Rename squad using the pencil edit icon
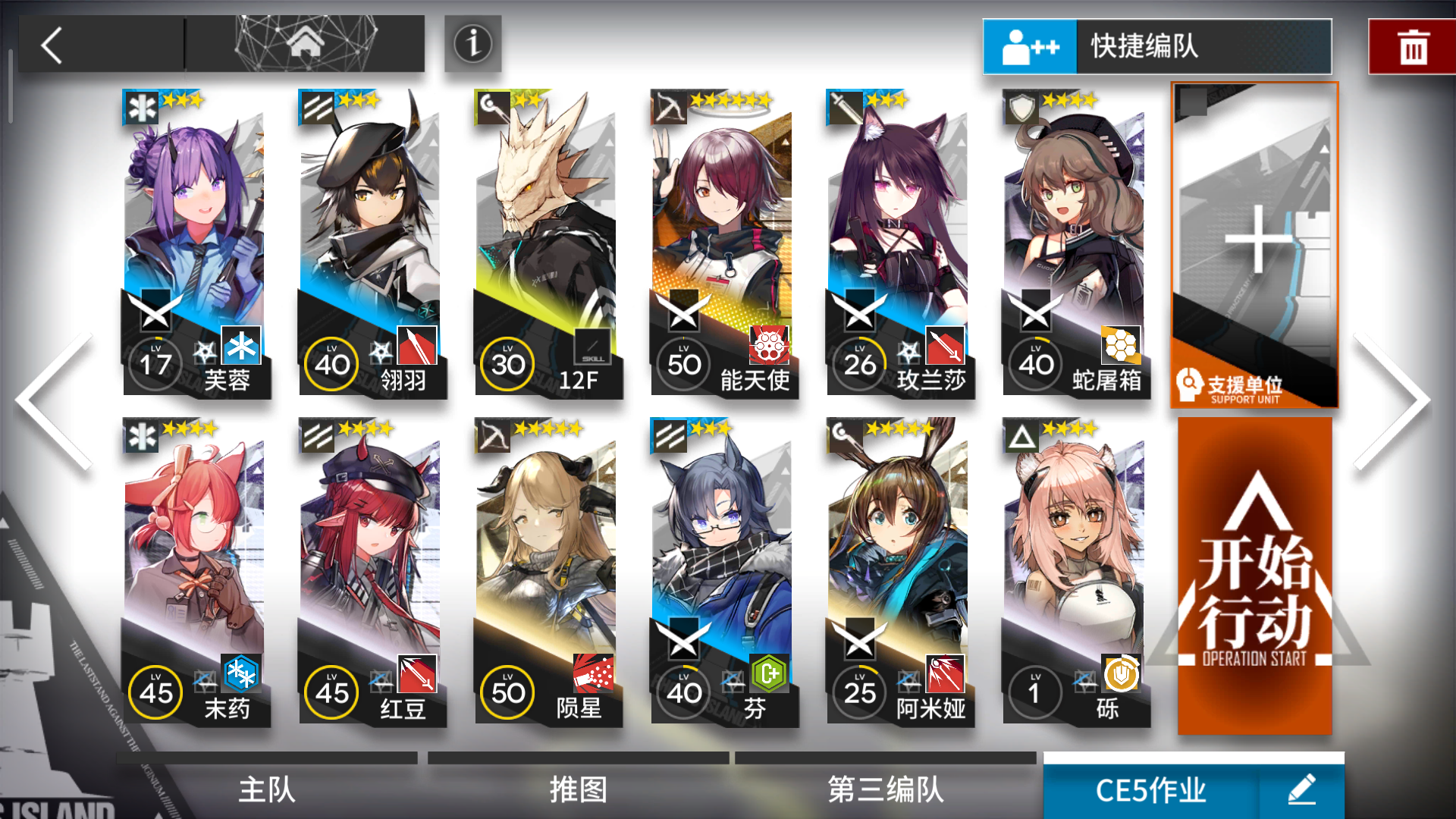1456x819 pixels. (x=1302, y=790)
